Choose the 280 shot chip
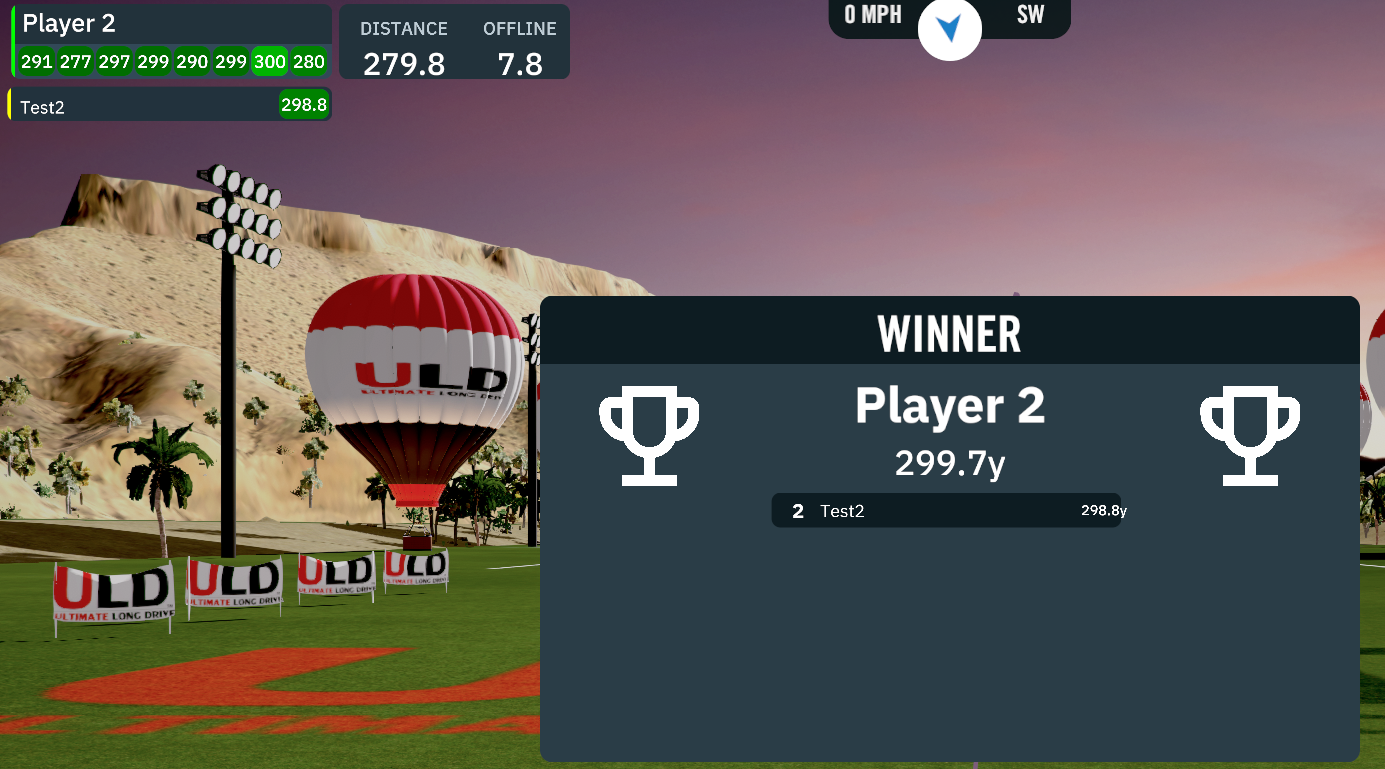The width and height of the screenshot is (1385, 769). (309, 62)
